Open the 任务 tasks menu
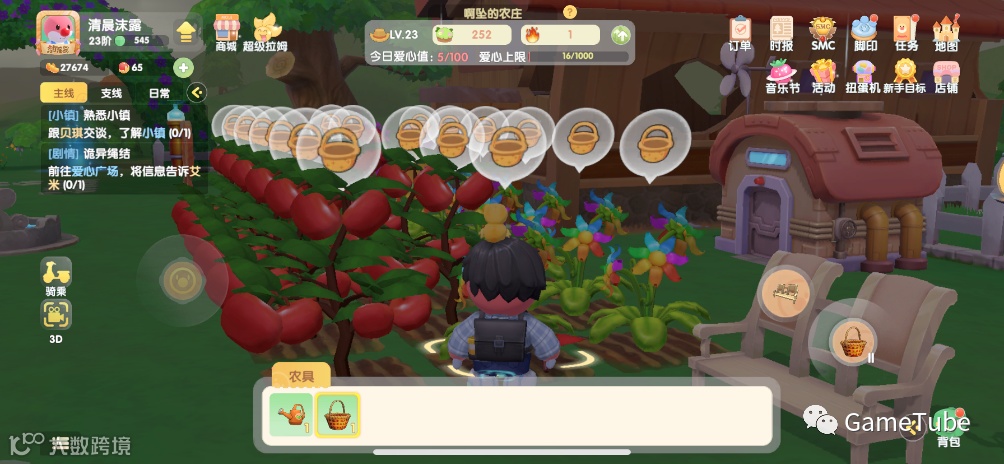The image size is (1004, 464). pyautogui.click(x=905, y=30)
